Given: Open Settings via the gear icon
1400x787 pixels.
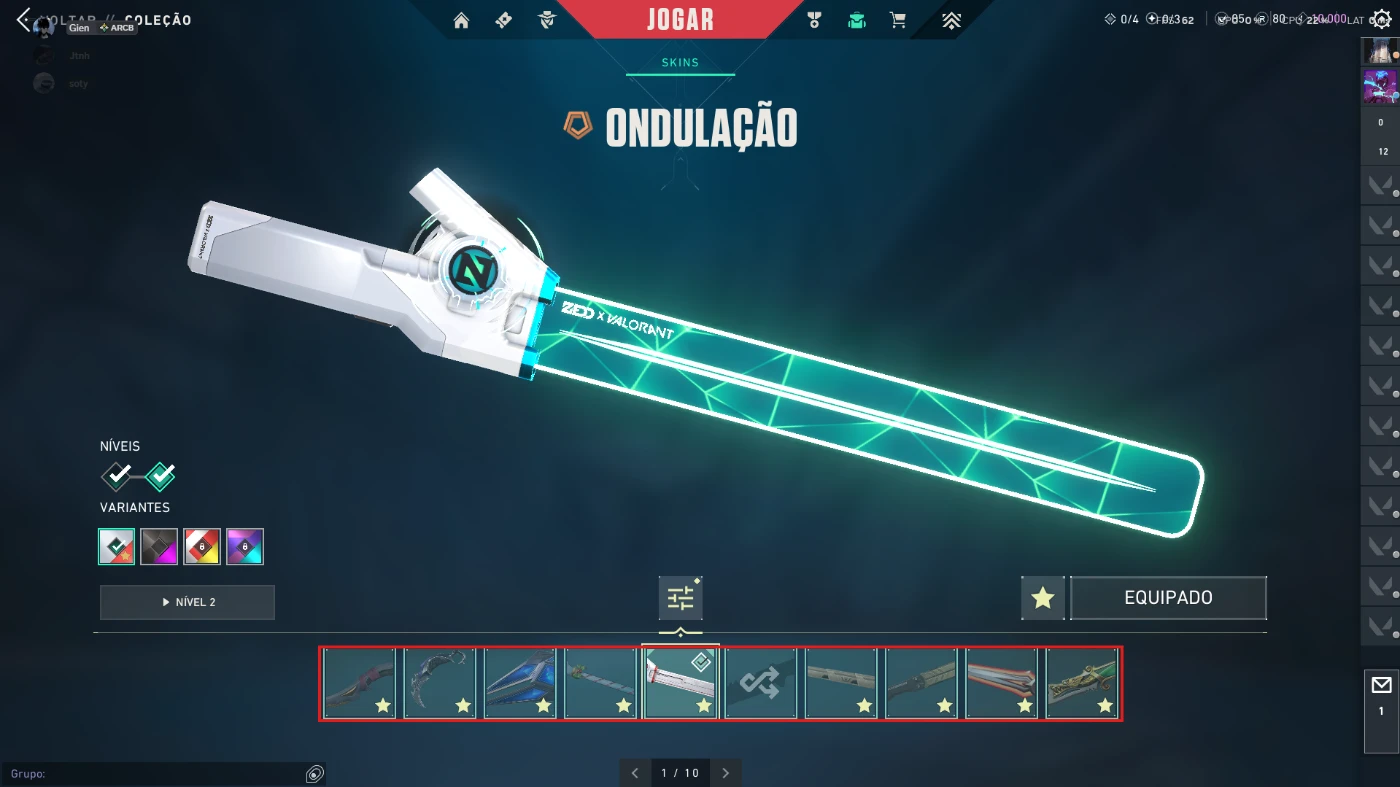Looking at the screenshot, I should click(1383, 18).
